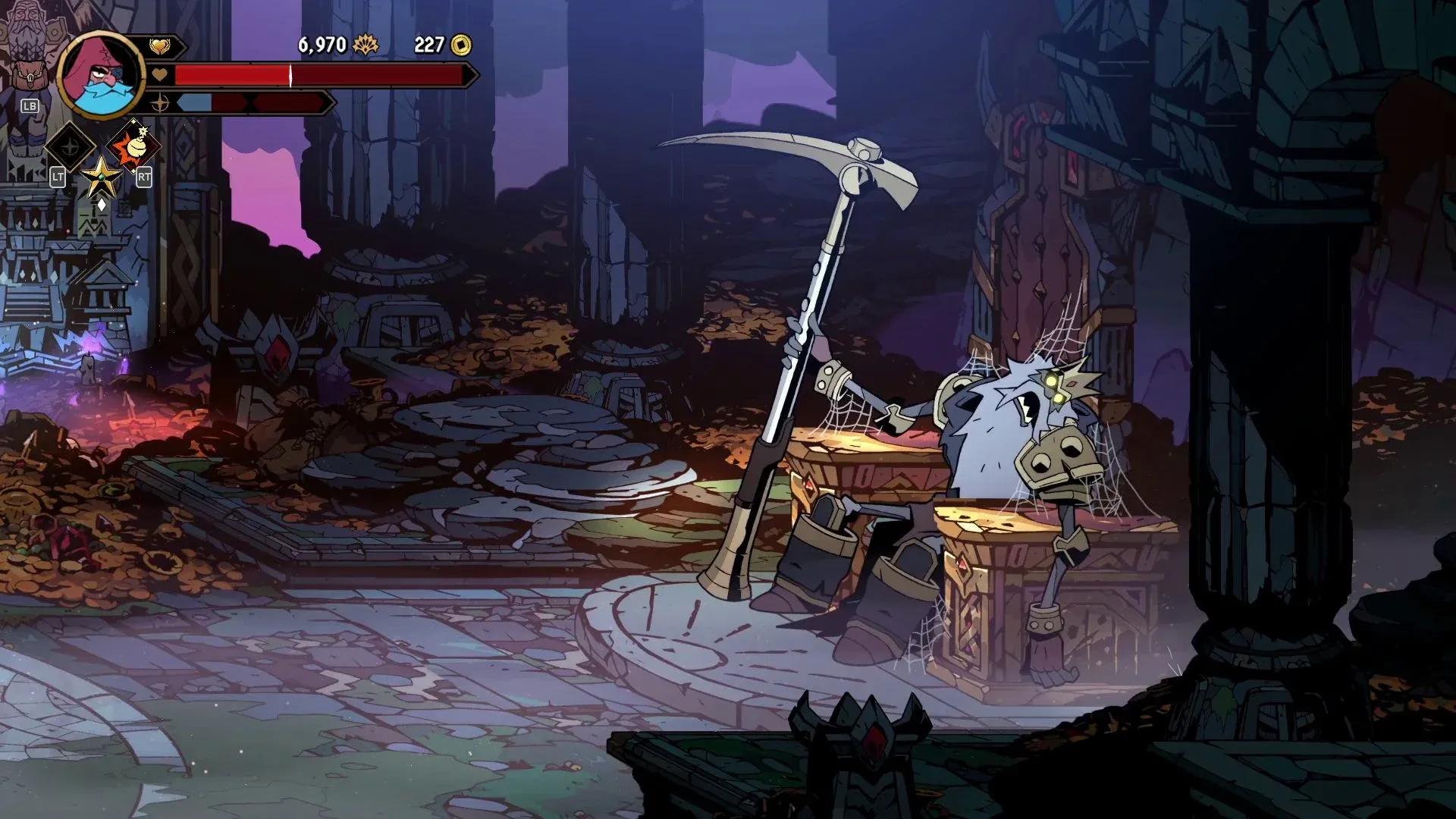The height and width of the screenshot is (819, 1456).
Task: Click the heart emblem beside the portrait
Action: point(162,47)
